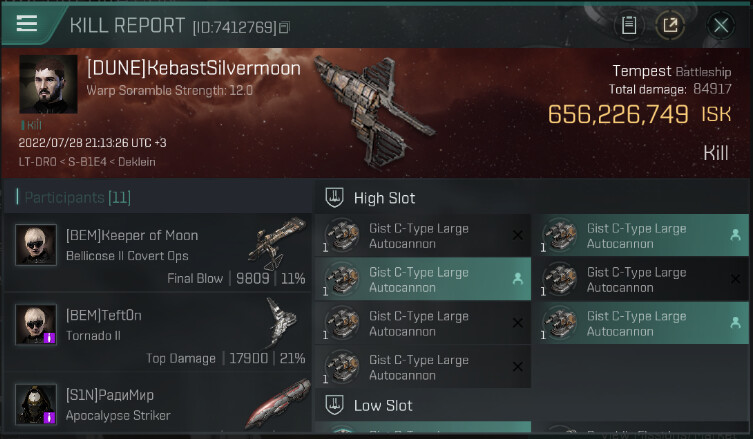The height and width of the screenshot is (439, 753).
Task: Copy kill report via clipboard button
Action: click(x=628, y=25)
